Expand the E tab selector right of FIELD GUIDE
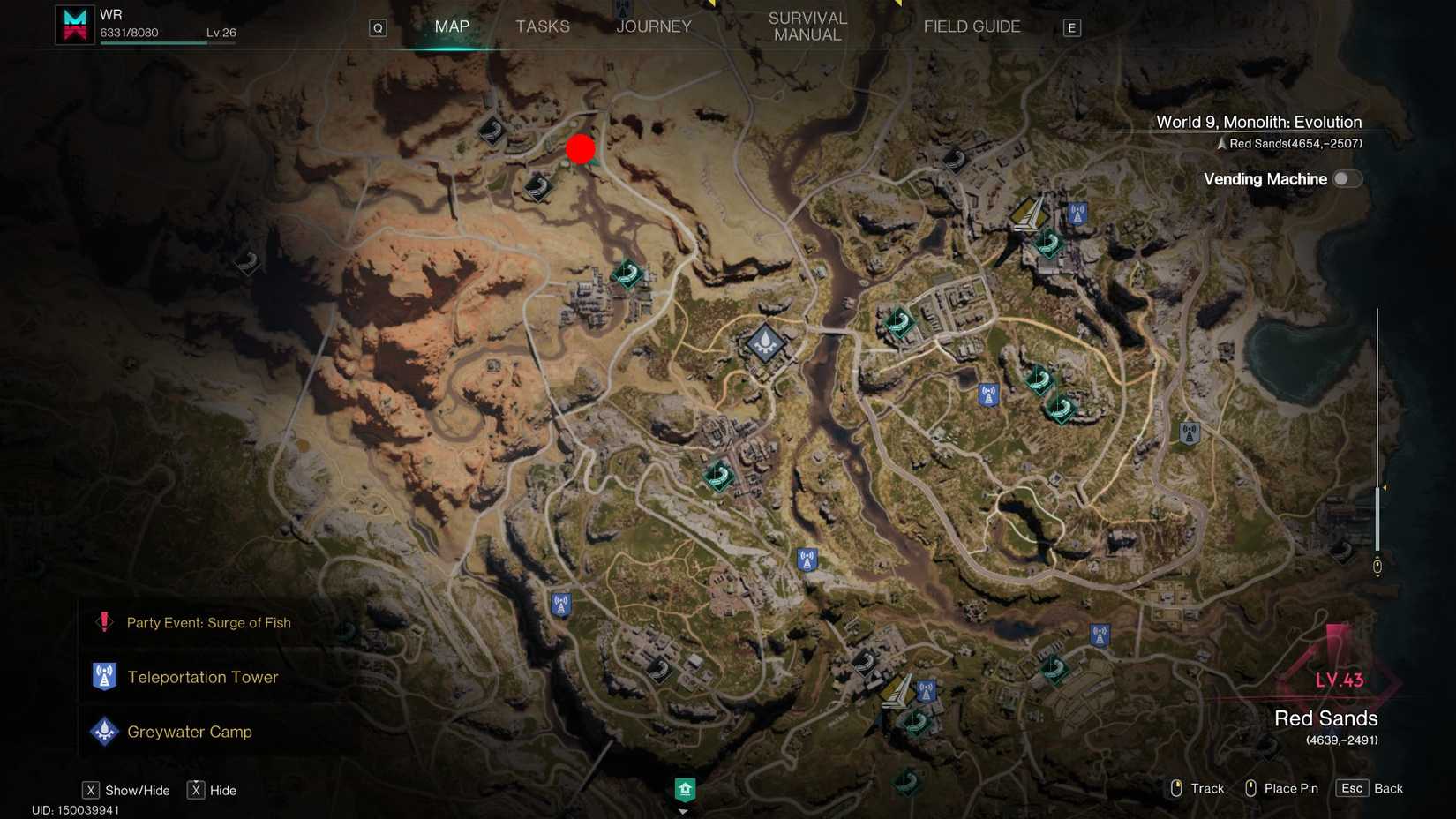 coord(1071,27)
